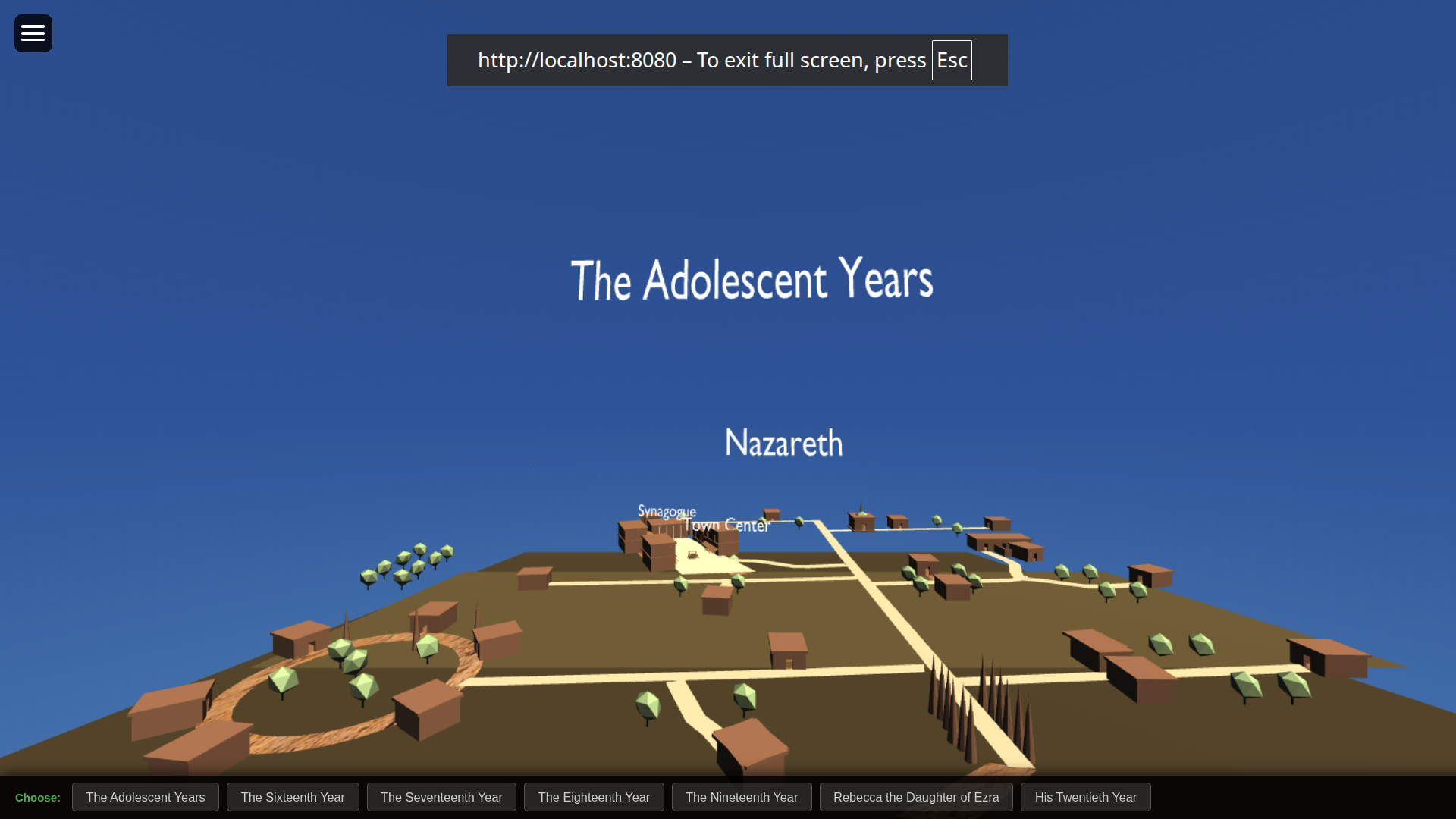Click the "Choose:" label in the bottom bar

37,797
